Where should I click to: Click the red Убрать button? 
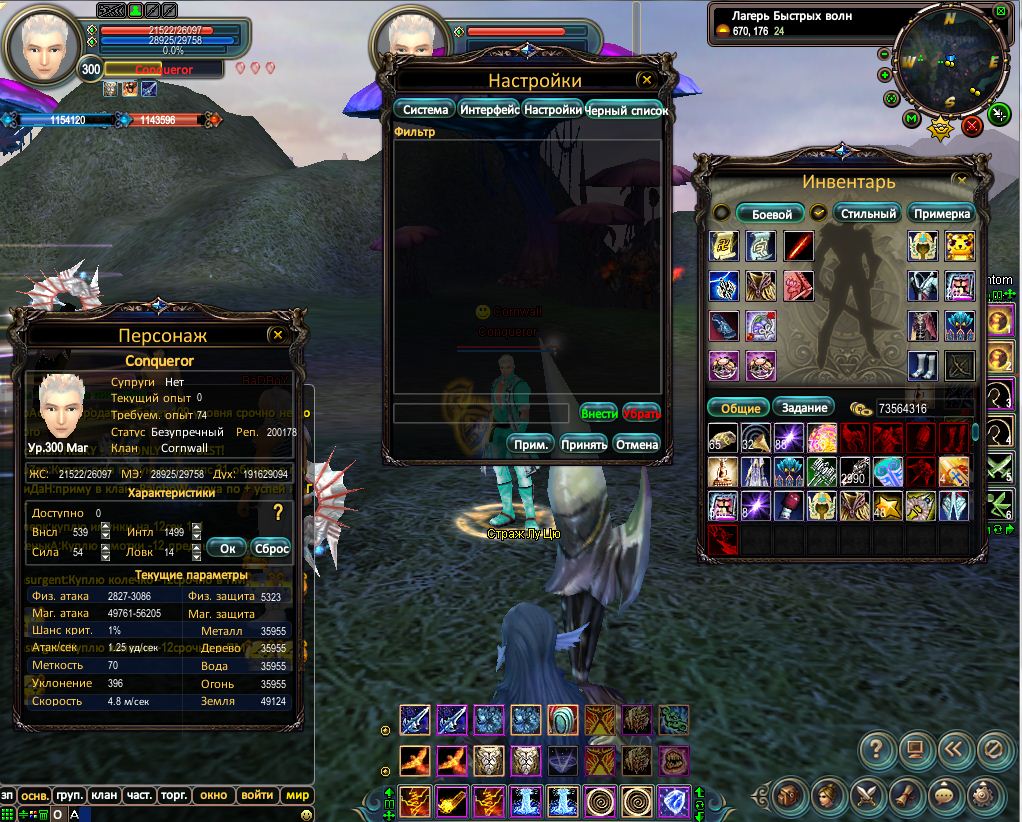(641, 412)
